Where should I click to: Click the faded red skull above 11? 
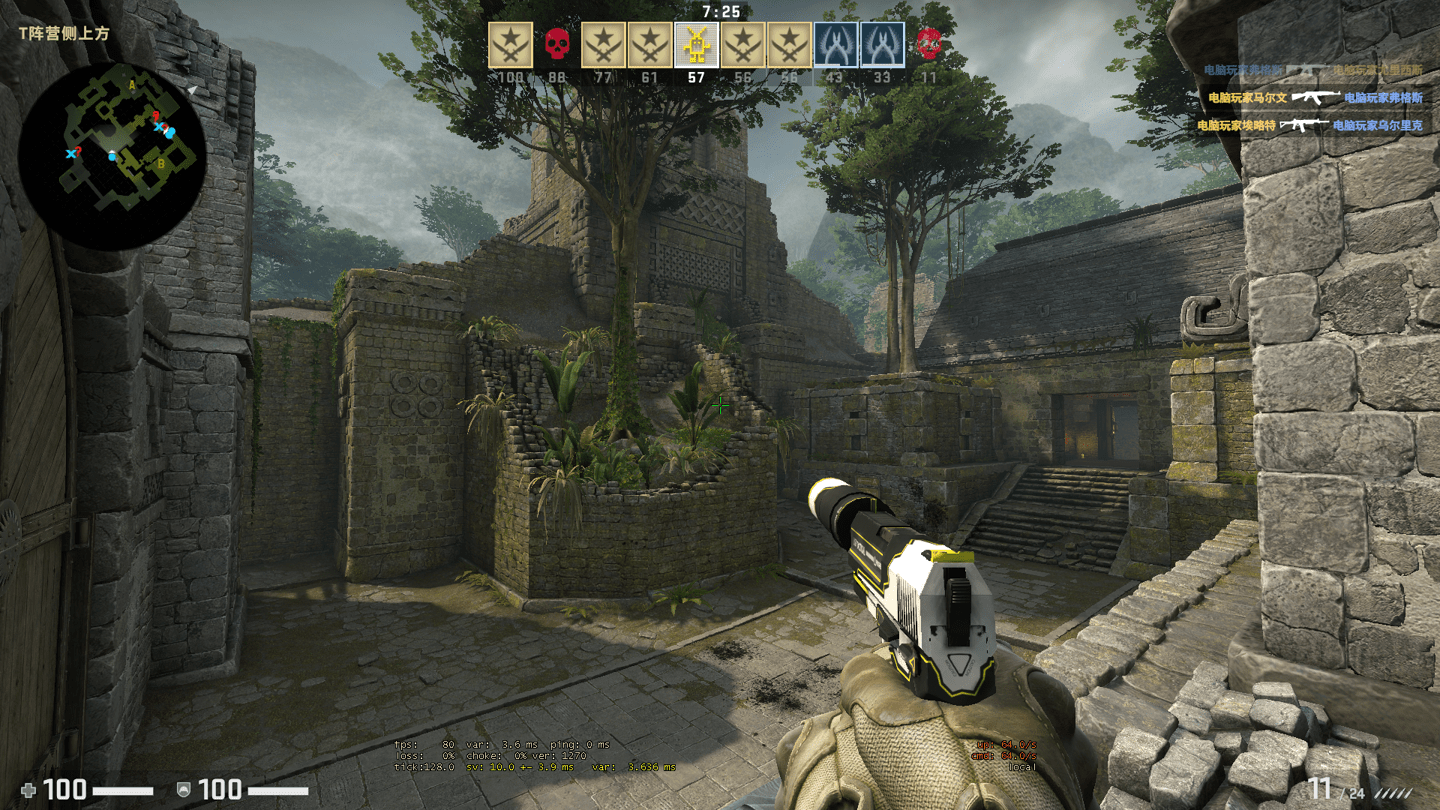point(929,43)
